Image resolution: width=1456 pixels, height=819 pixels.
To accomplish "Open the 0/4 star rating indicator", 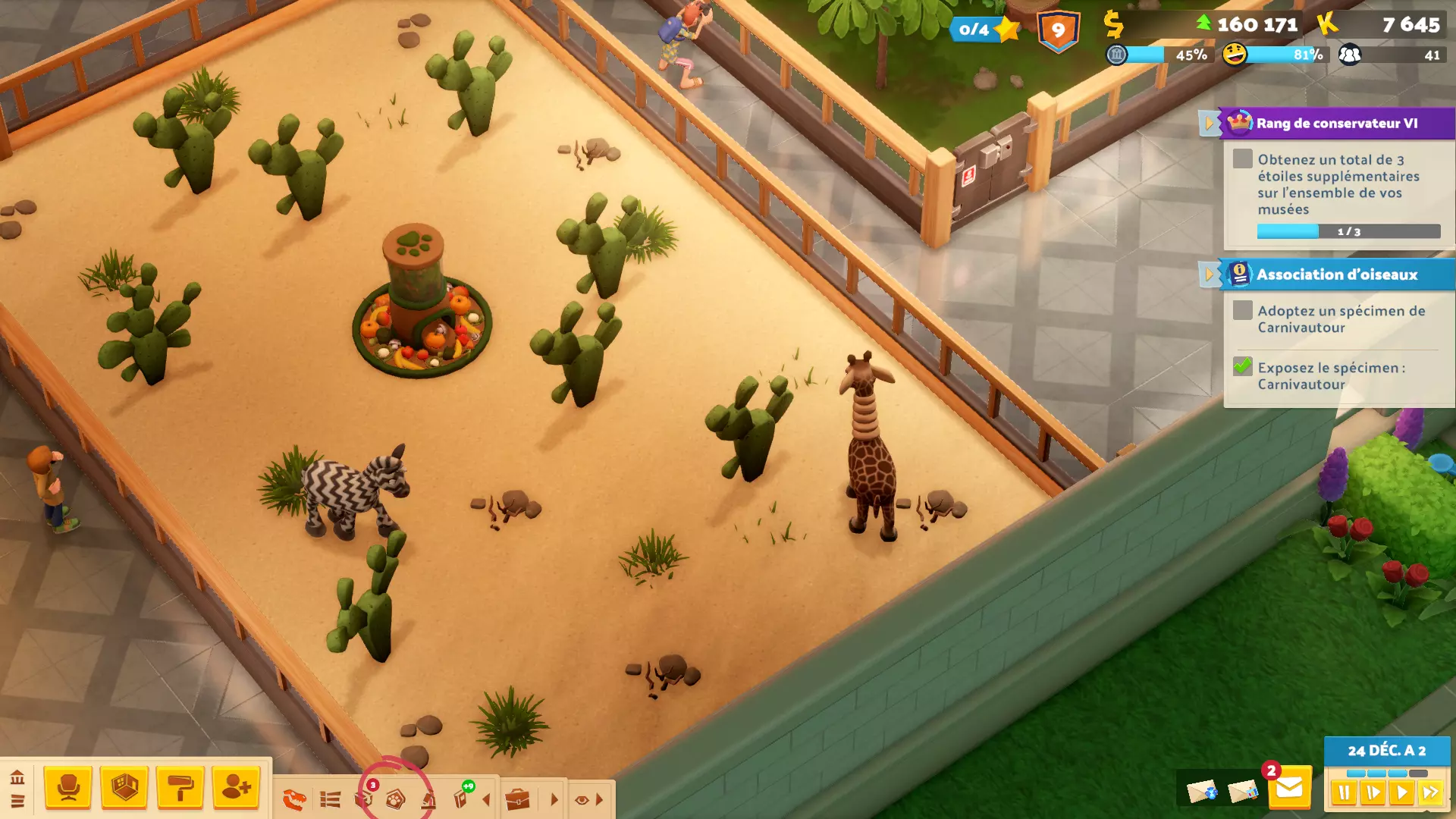I will (984, 30).
